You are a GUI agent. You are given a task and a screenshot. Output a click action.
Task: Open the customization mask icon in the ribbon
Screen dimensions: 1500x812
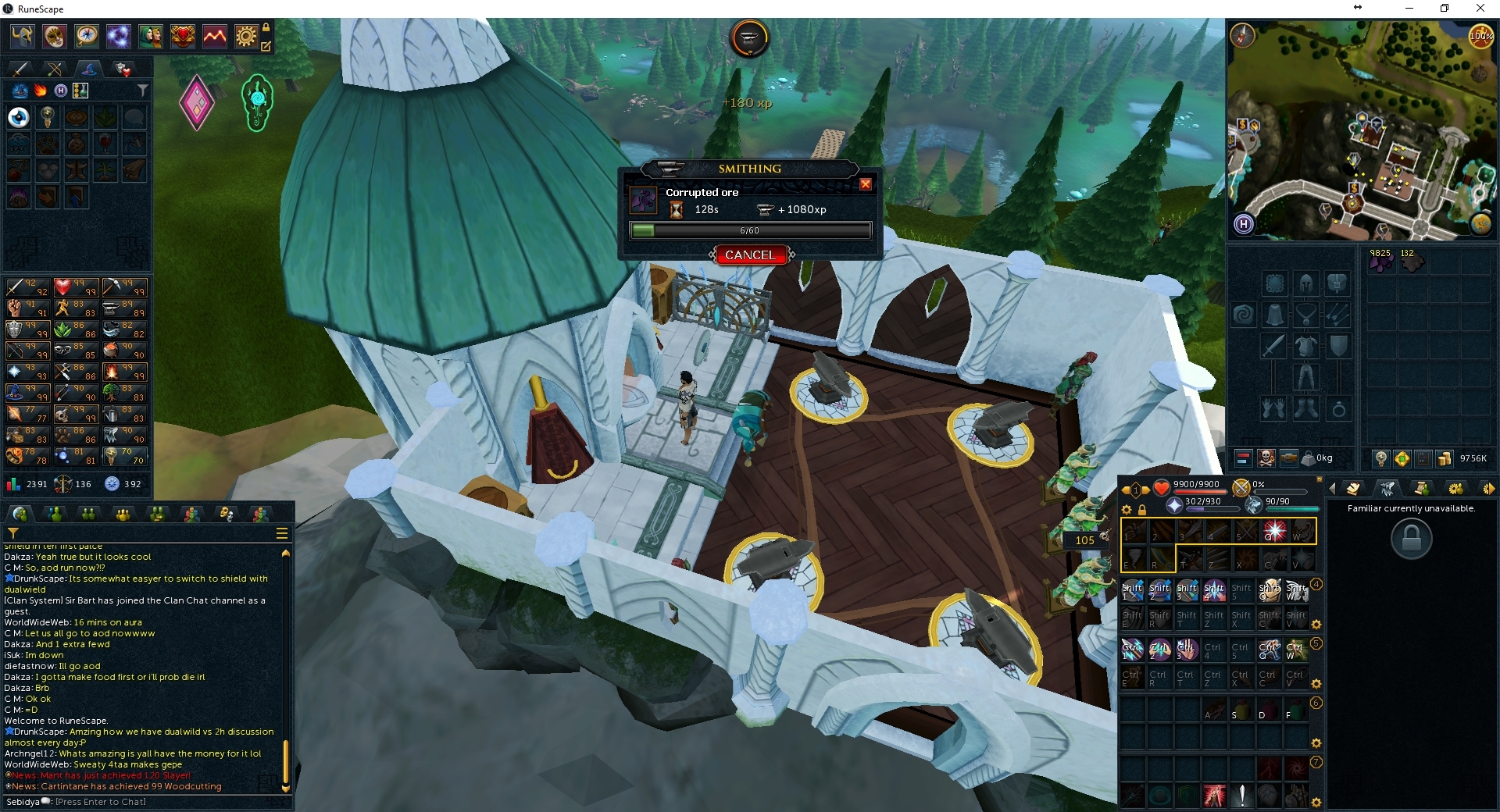tap(54, 36)
